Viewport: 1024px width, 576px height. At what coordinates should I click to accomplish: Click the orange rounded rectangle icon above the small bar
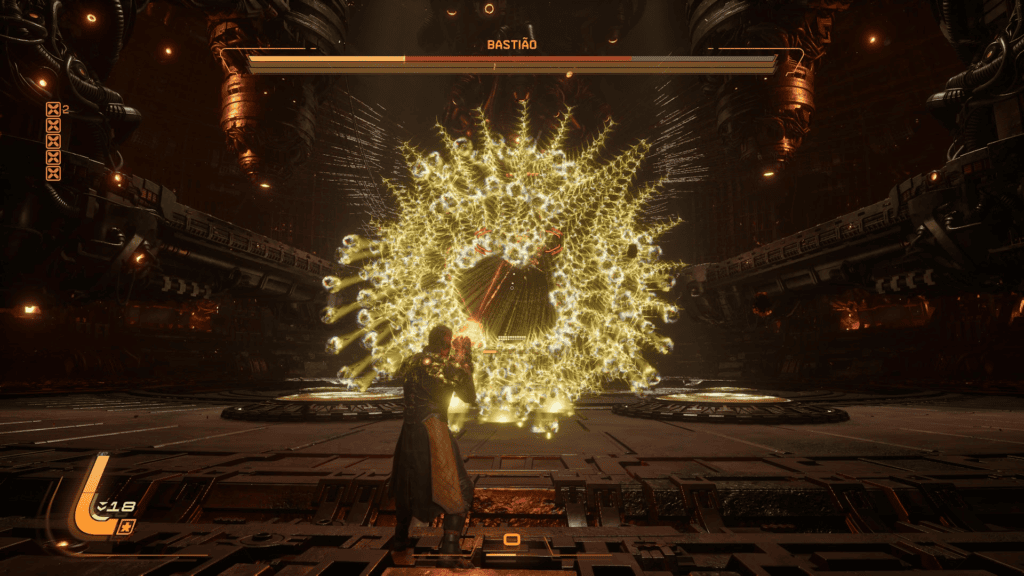[x=511, y=540]
